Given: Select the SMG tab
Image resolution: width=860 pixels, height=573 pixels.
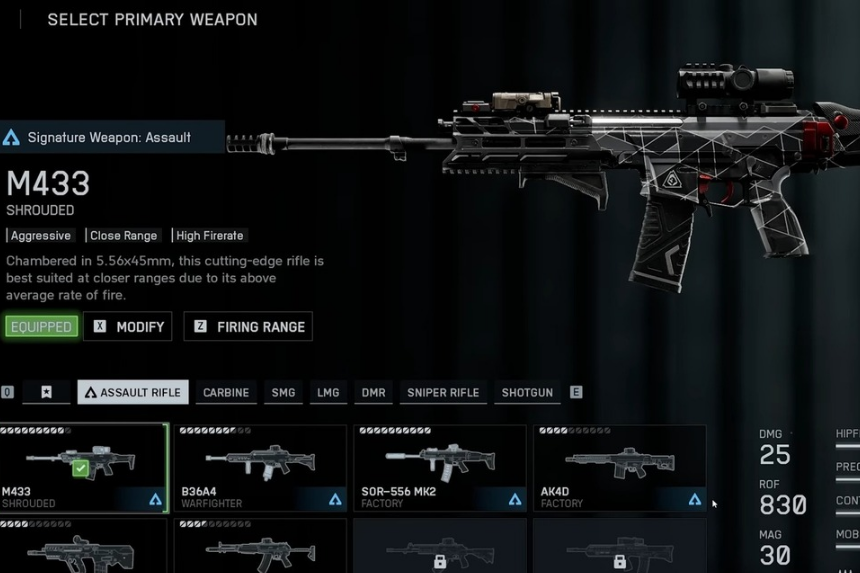Looking at the screenshot, I should click(284, 393).
